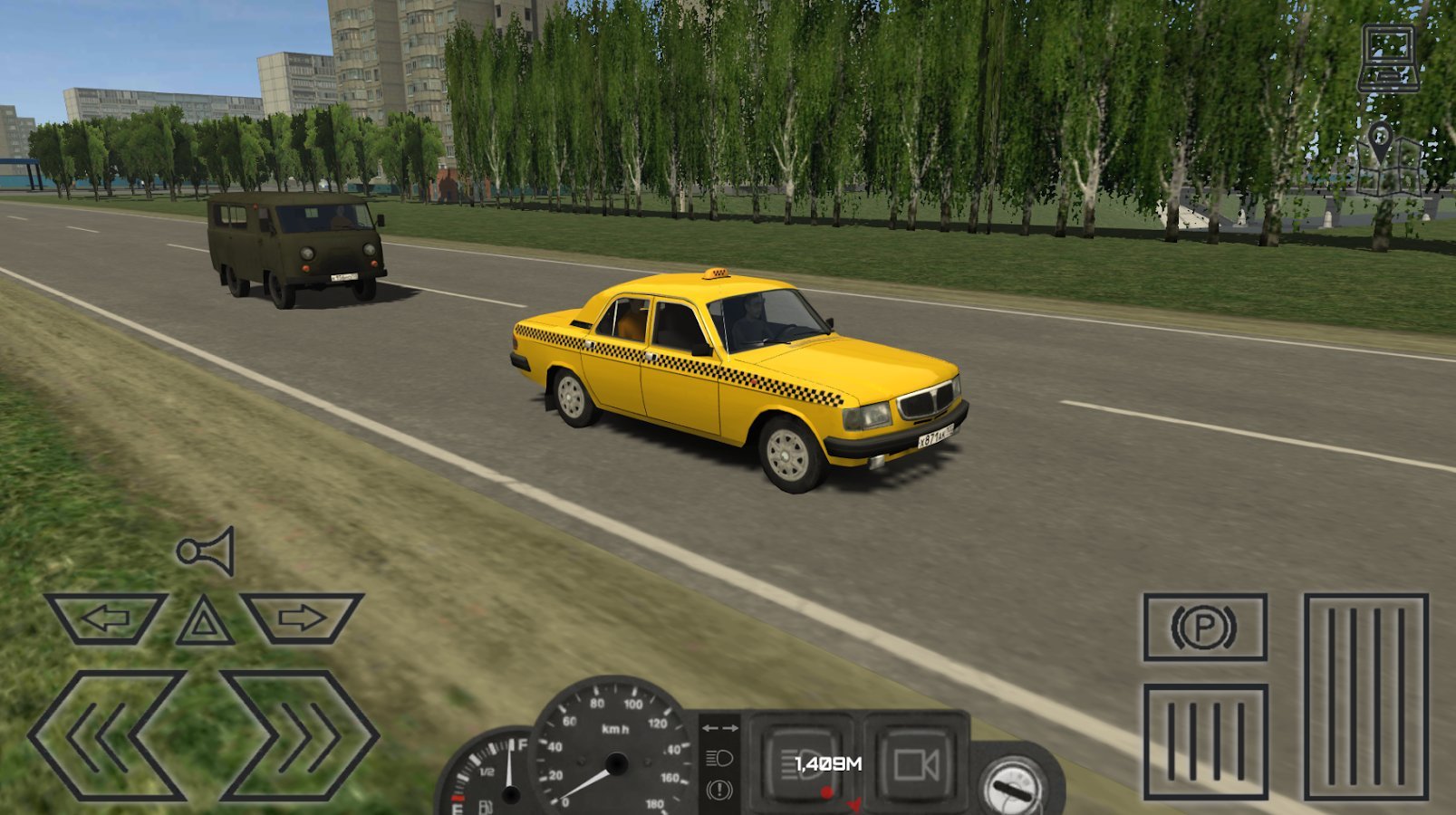Open the map with the pin icon
This screenshot has height=815, width=1456.
pyautogui.click(x=1386, y=161)
